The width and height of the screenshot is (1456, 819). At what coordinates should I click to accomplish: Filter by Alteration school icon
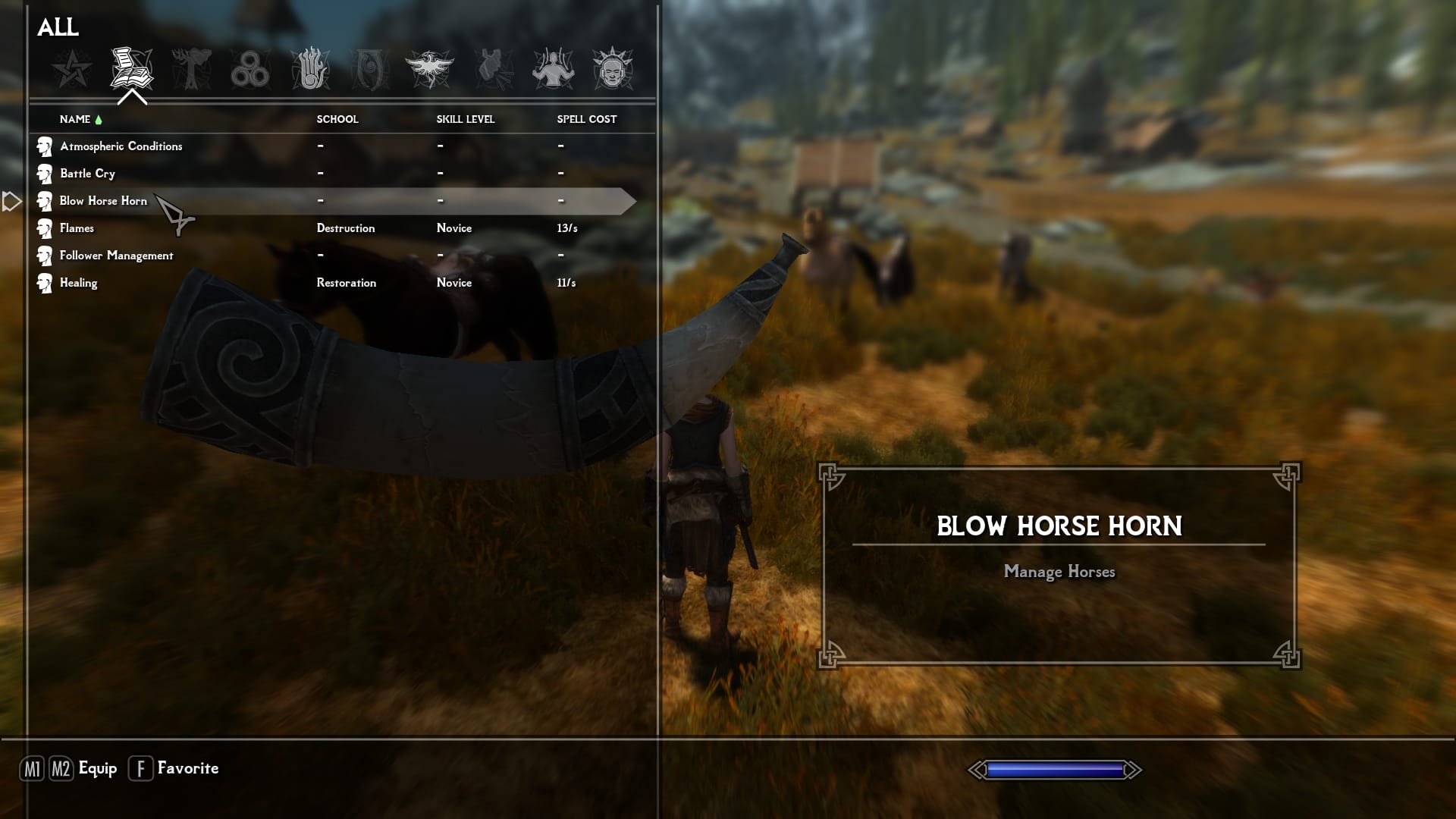pyautogui.click(x=191, y=69)
